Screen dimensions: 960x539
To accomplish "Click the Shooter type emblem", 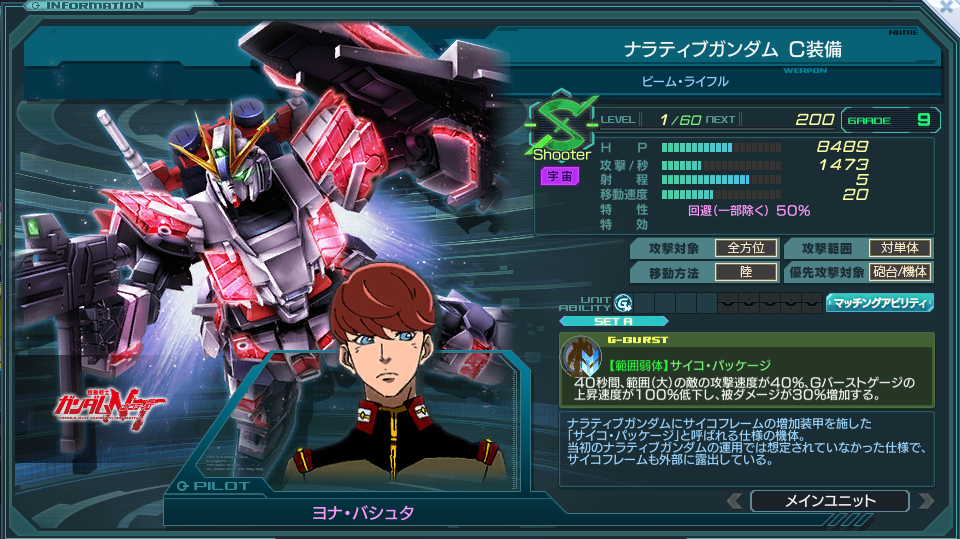I will (560, 128).
